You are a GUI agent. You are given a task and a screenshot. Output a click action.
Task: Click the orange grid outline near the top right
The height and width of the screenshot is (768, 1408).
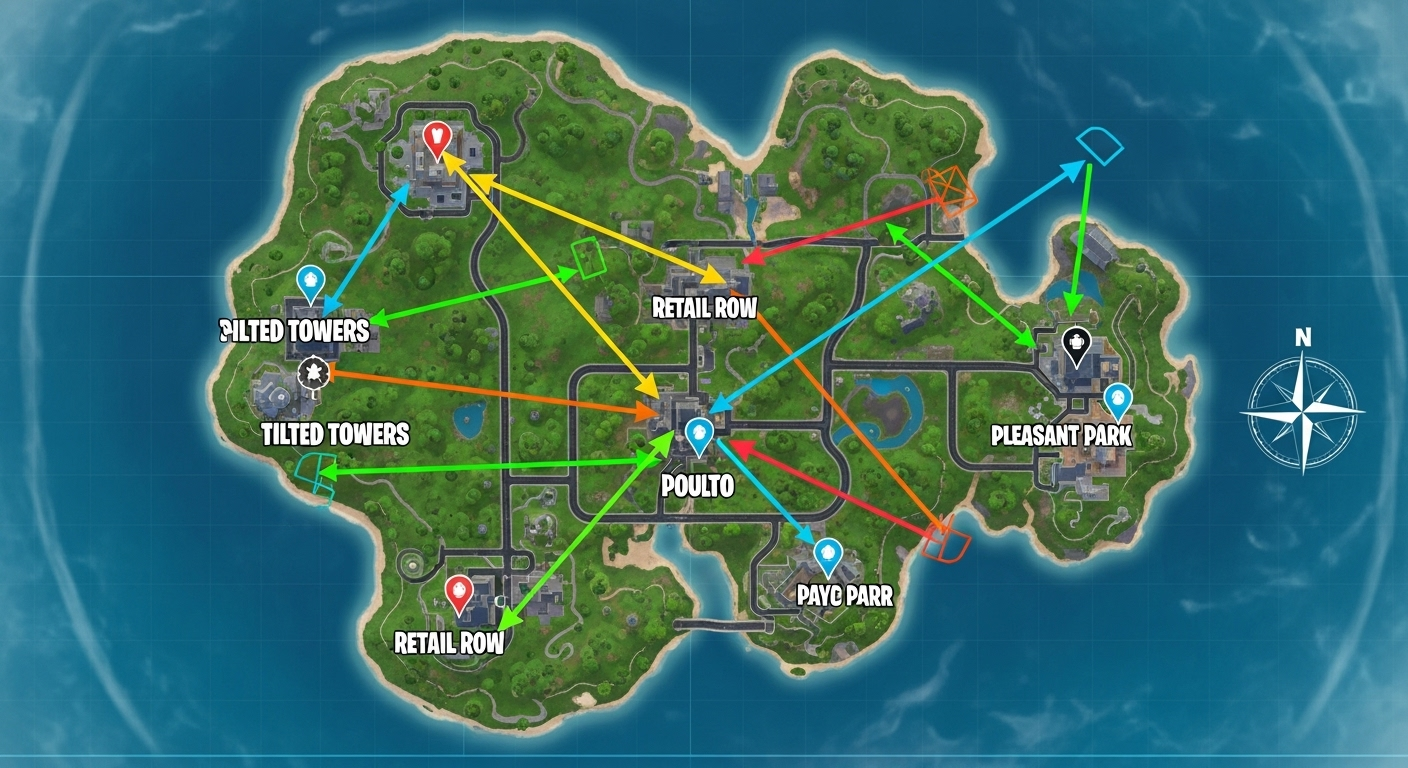pos(949,190)
